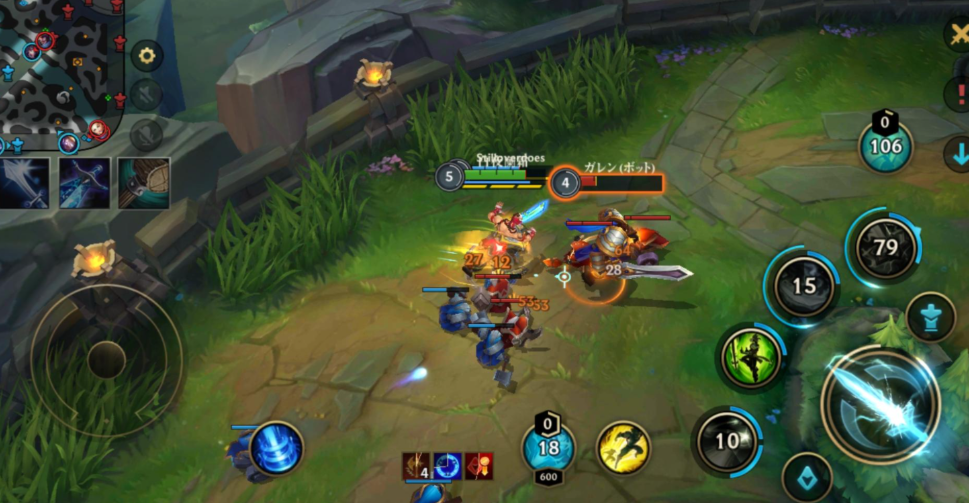Hit the large basic attack button
The height and width of the screenshot is (503, 969).
tap(879, 402)
